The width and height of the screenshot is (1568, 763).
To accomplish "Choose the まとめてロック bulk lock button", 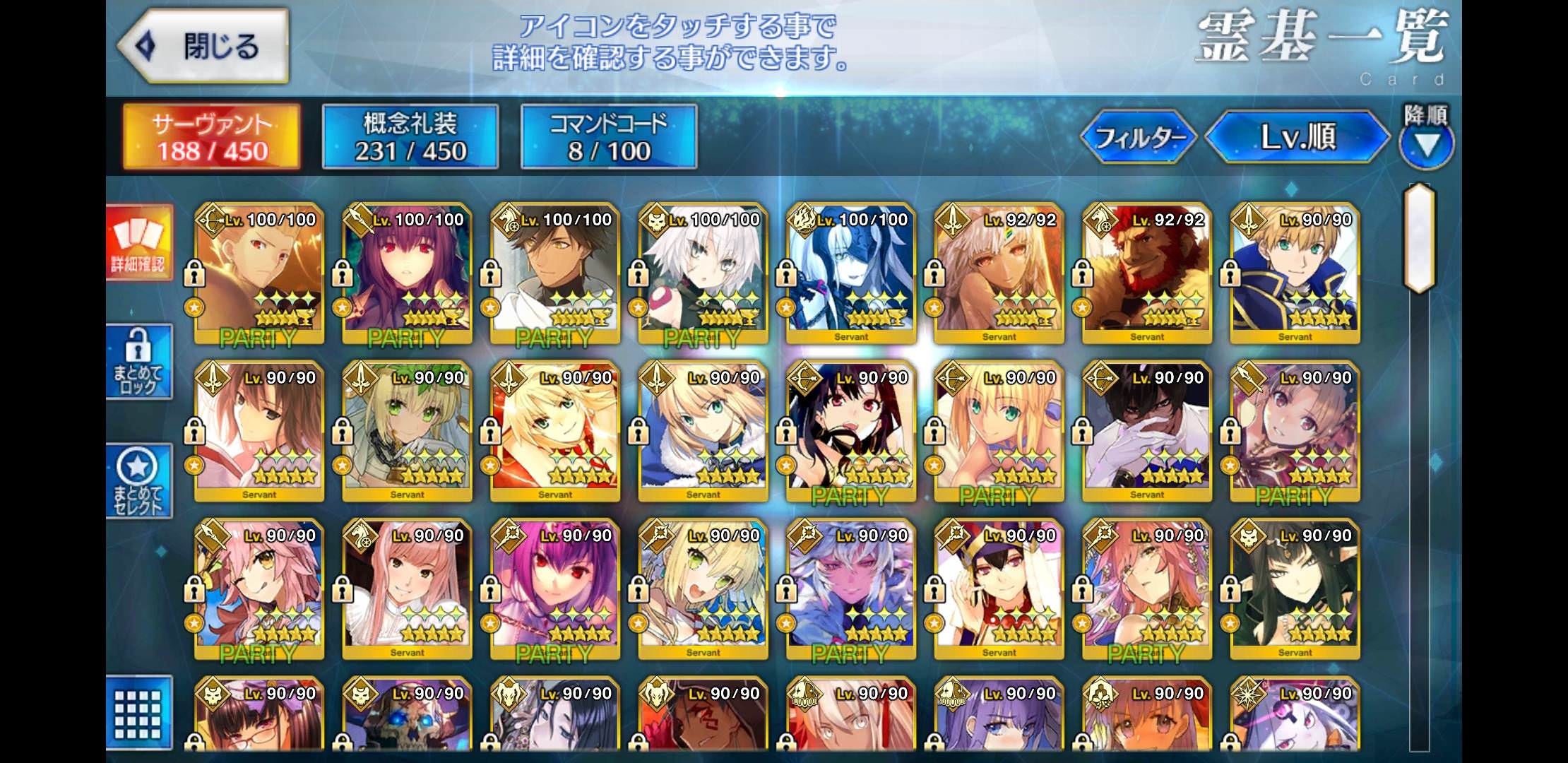I will coord(138,362).
